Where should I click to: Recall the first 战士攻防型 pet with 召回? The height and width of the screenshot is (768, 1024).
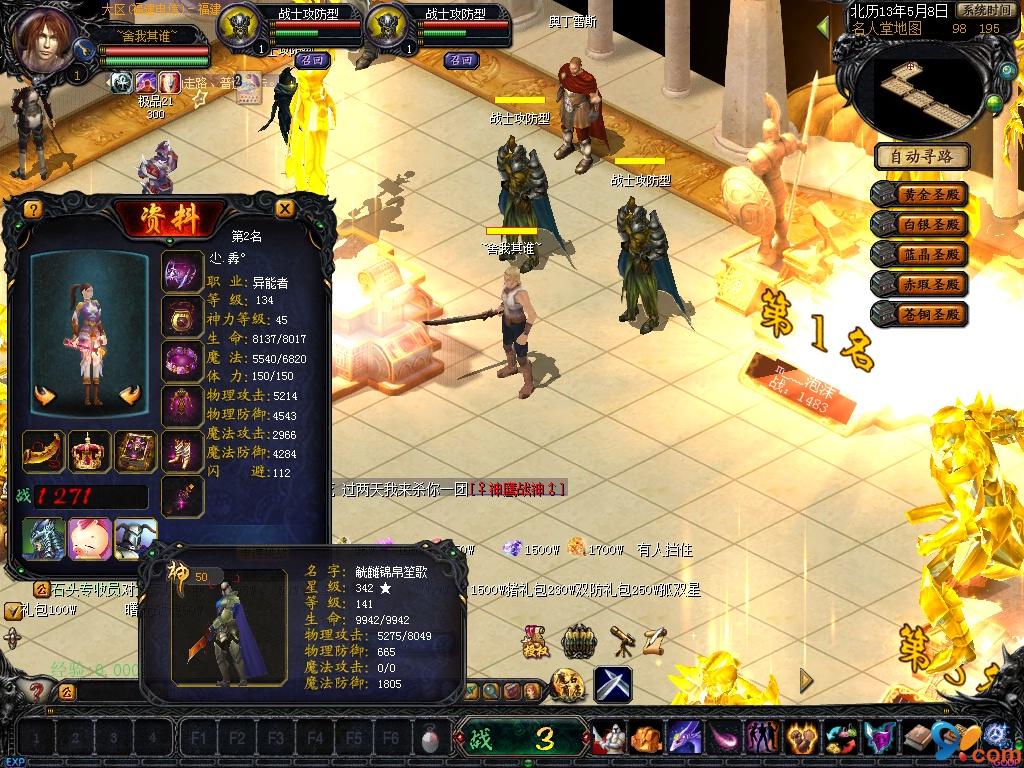pyautogui.click(x=308, y=60)
